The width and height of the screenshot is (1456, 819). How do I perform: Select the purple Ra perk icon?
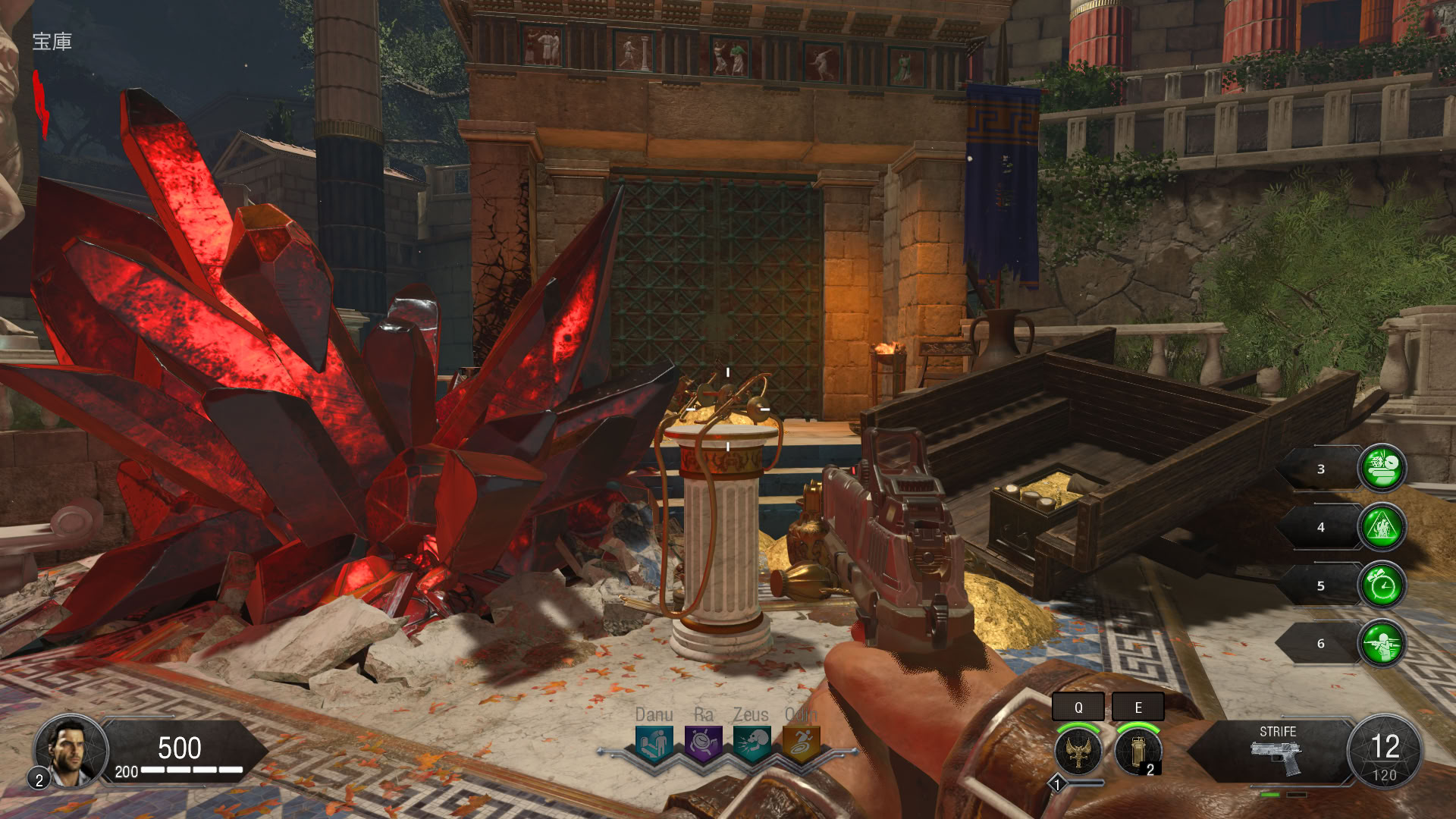(x=703, y=743)
